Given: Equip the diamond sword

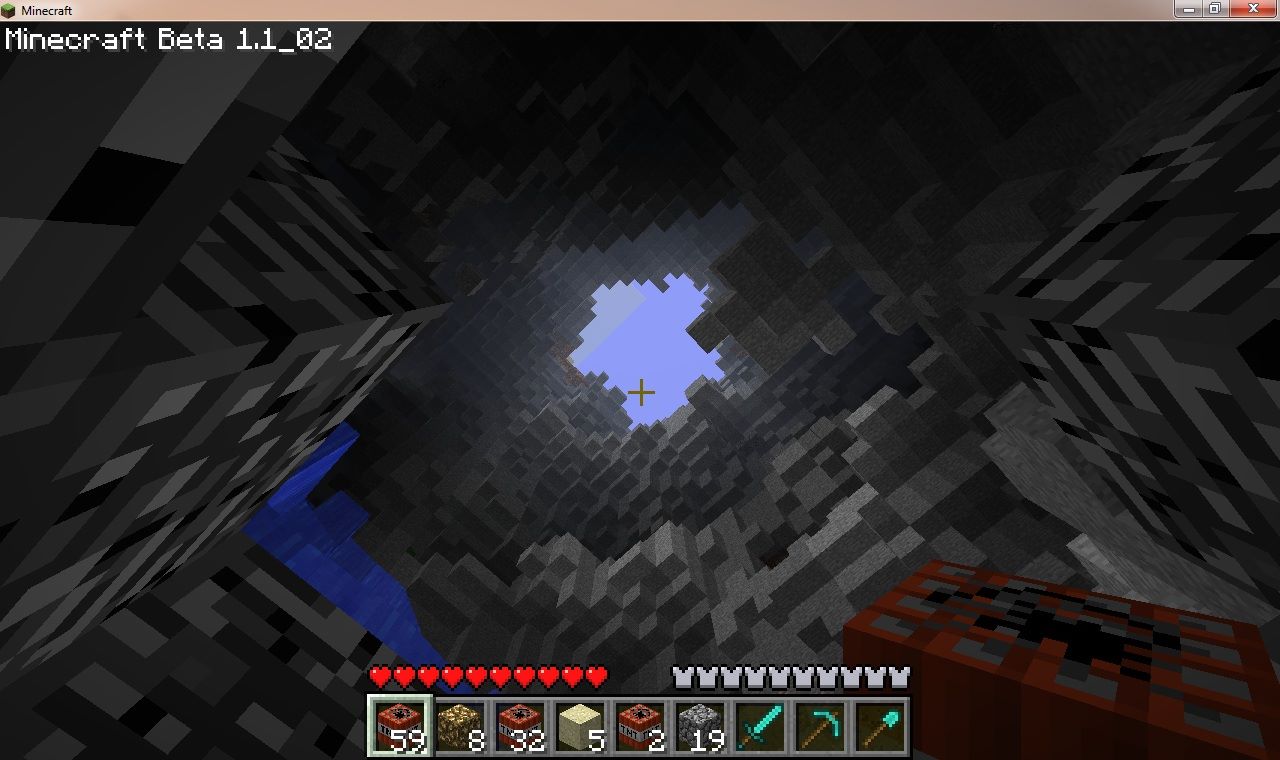Looking at the screenshot, I should click(759, 726).
